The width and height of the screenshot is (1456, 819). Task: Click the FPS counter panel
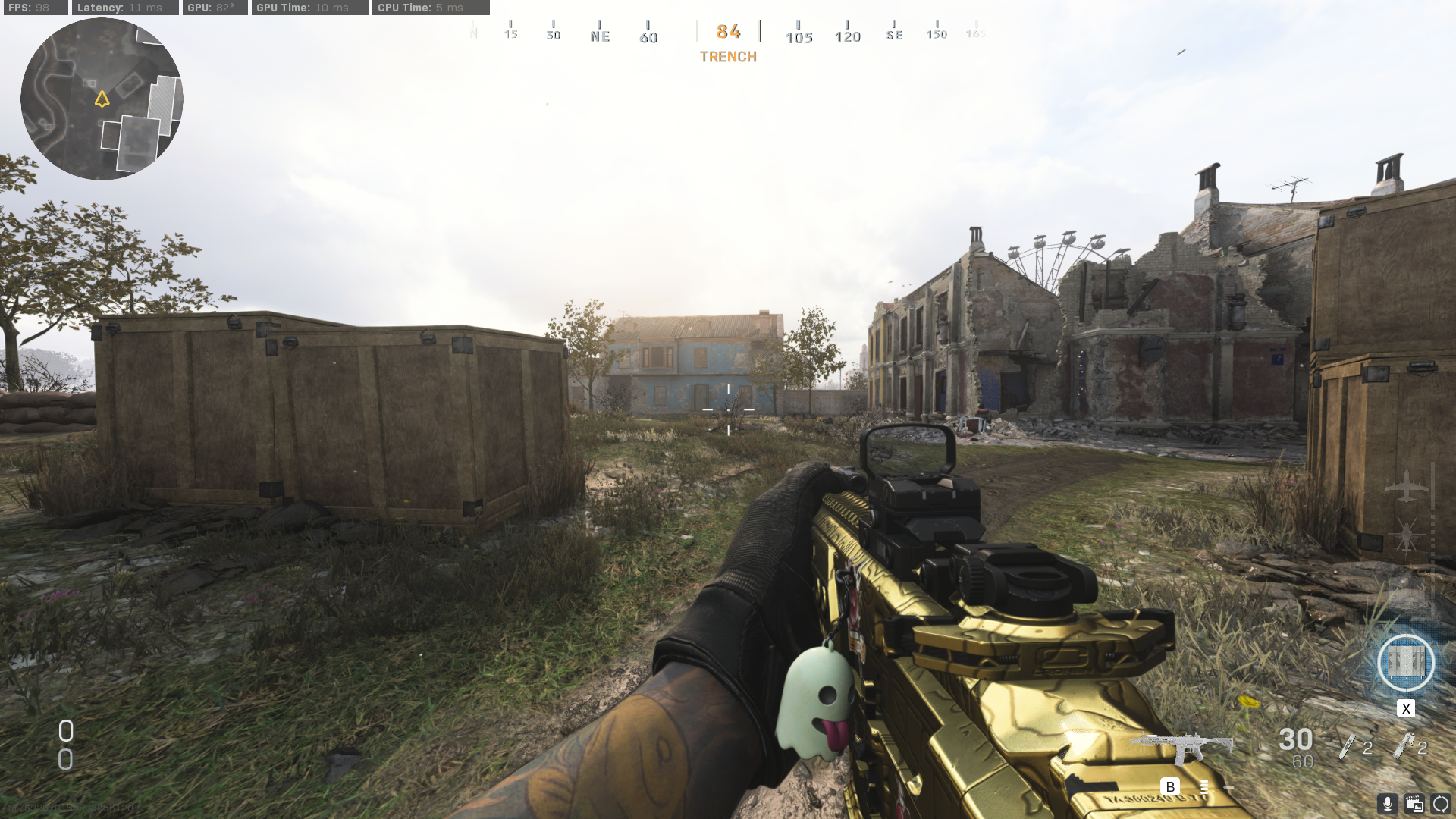click(x=34, y=8)
